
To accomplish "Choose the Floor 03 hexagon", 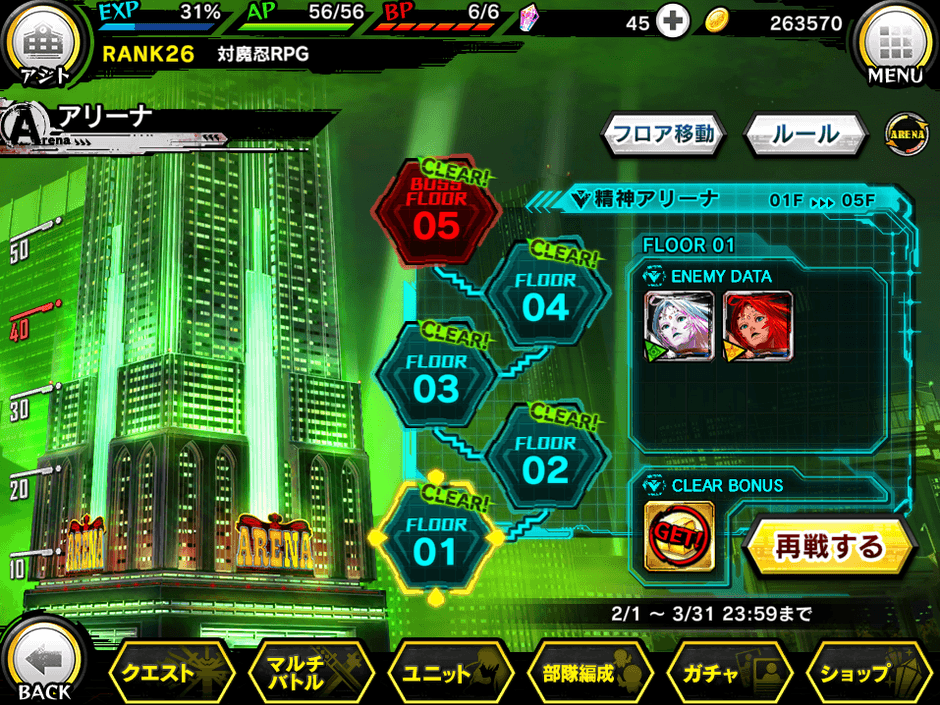I will pyautogui.click(x=436, y=377).
